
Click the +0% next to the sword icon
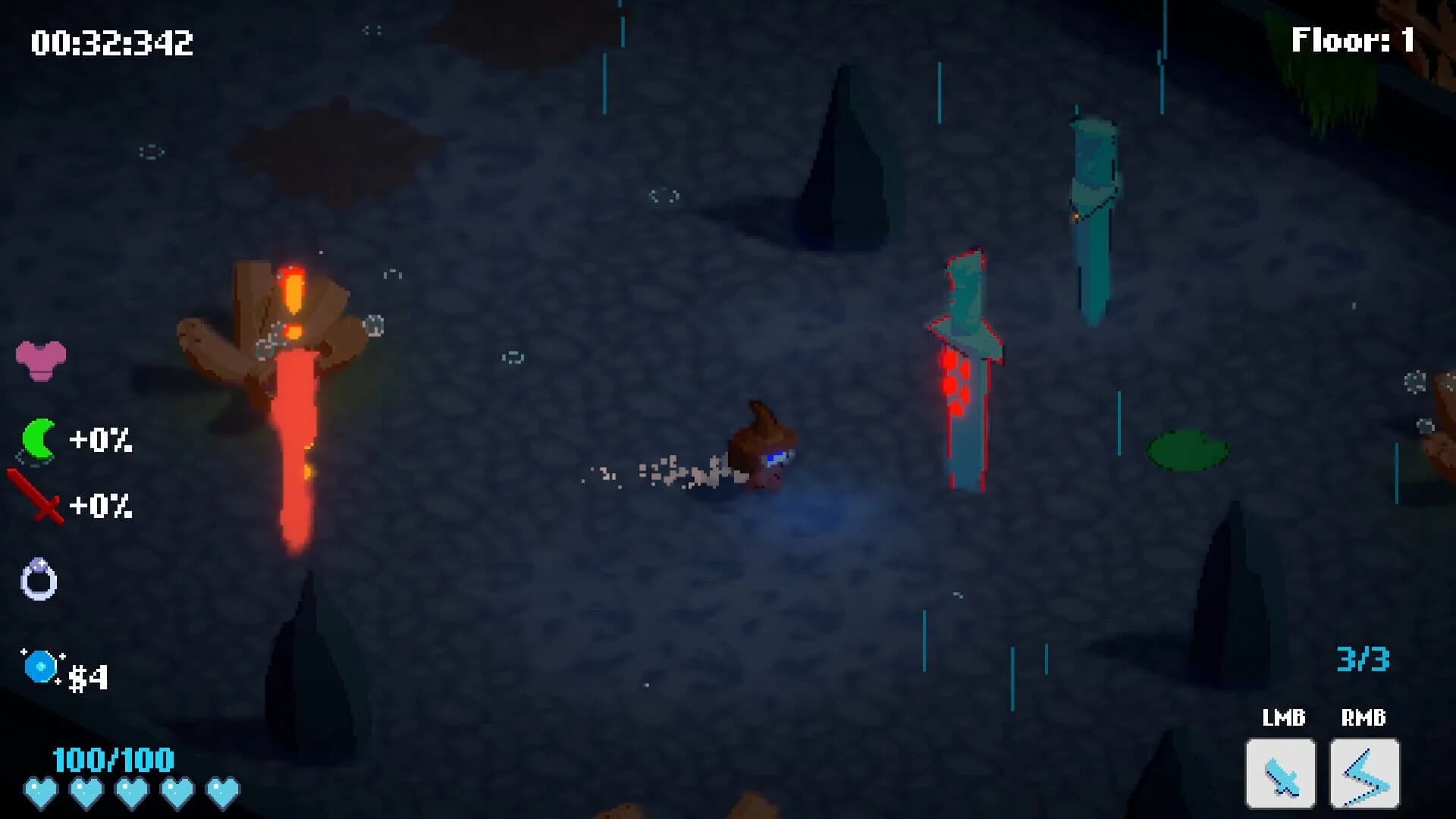tap(102, 504)
